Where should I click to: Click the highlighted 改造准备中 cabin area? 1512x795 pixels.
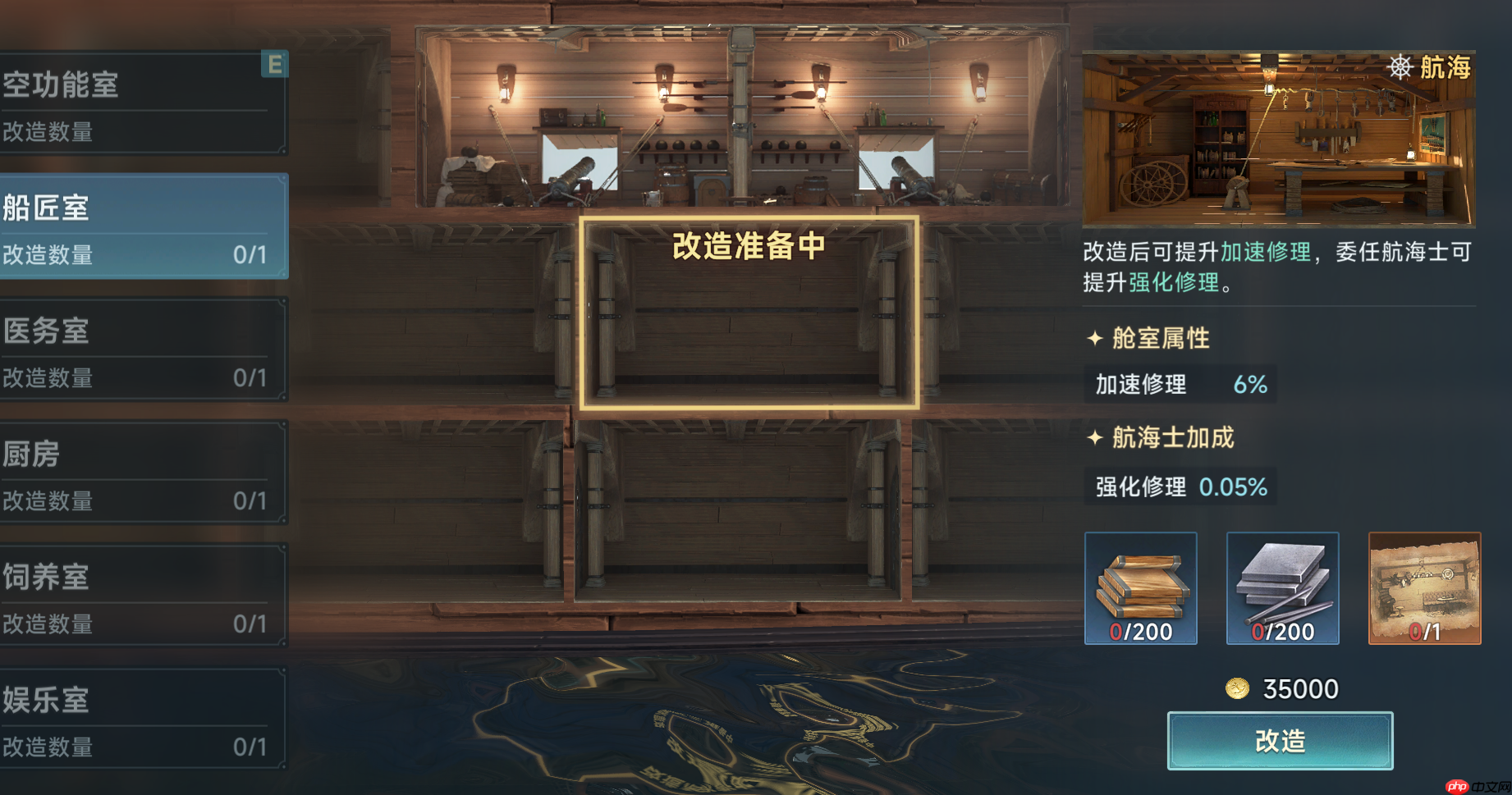click(x=749, y=312)
